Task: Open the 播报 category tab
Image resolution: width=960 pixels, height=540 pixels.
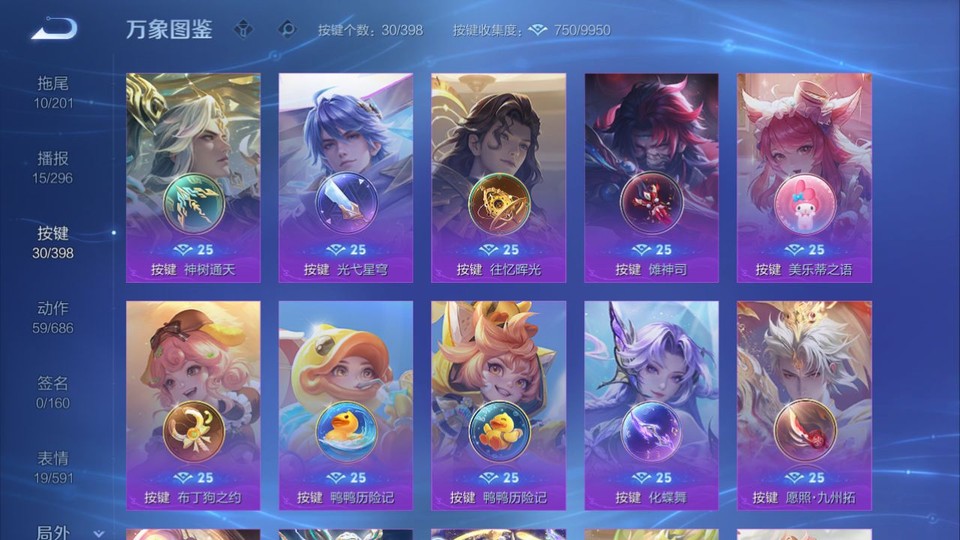Action: pos(53,167)
